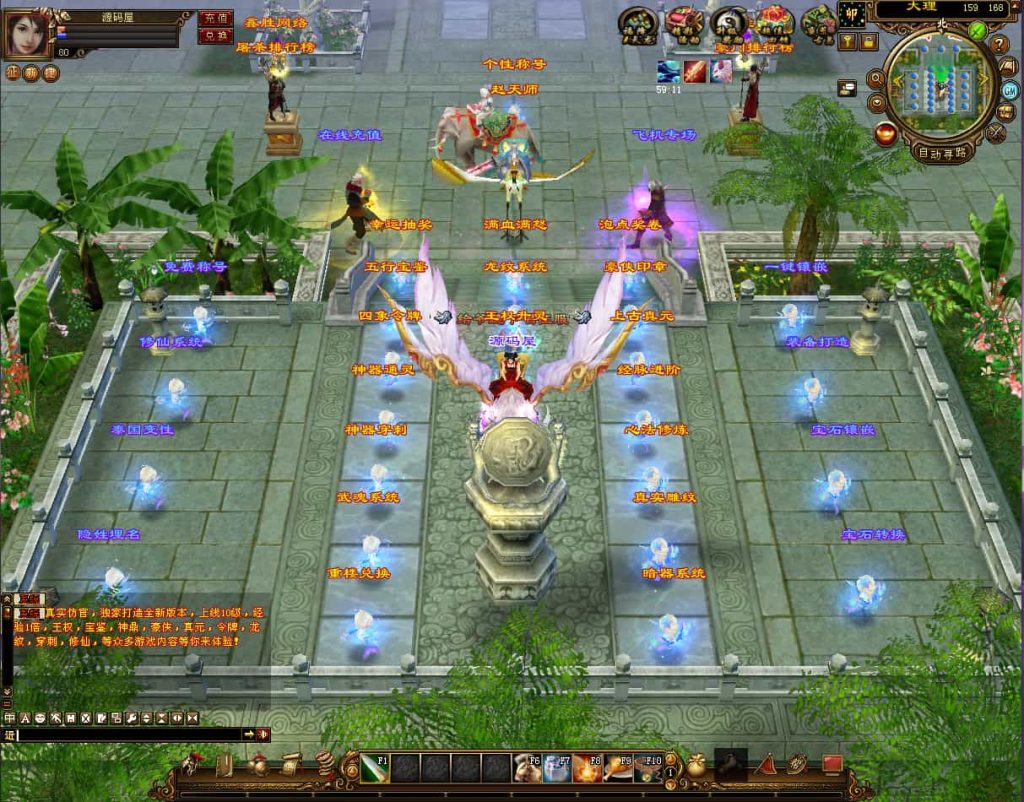Open the money pouch icon on the bottom bar
Screen dimensions: 1024x802
696,766
